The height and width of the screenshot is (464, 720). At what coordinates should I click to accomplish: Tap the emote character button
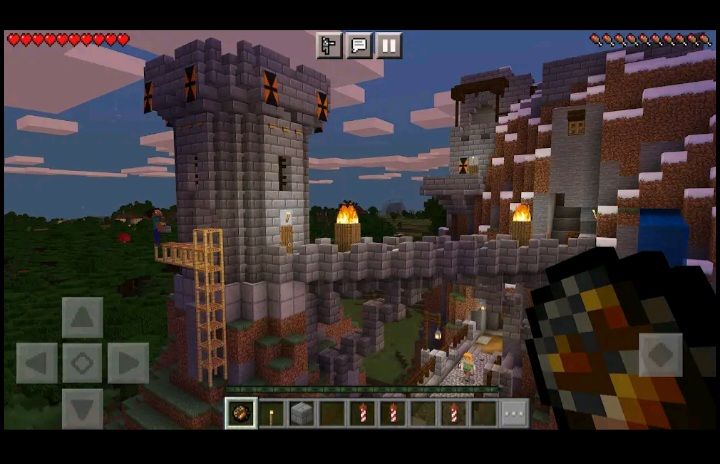click(329, 45)
